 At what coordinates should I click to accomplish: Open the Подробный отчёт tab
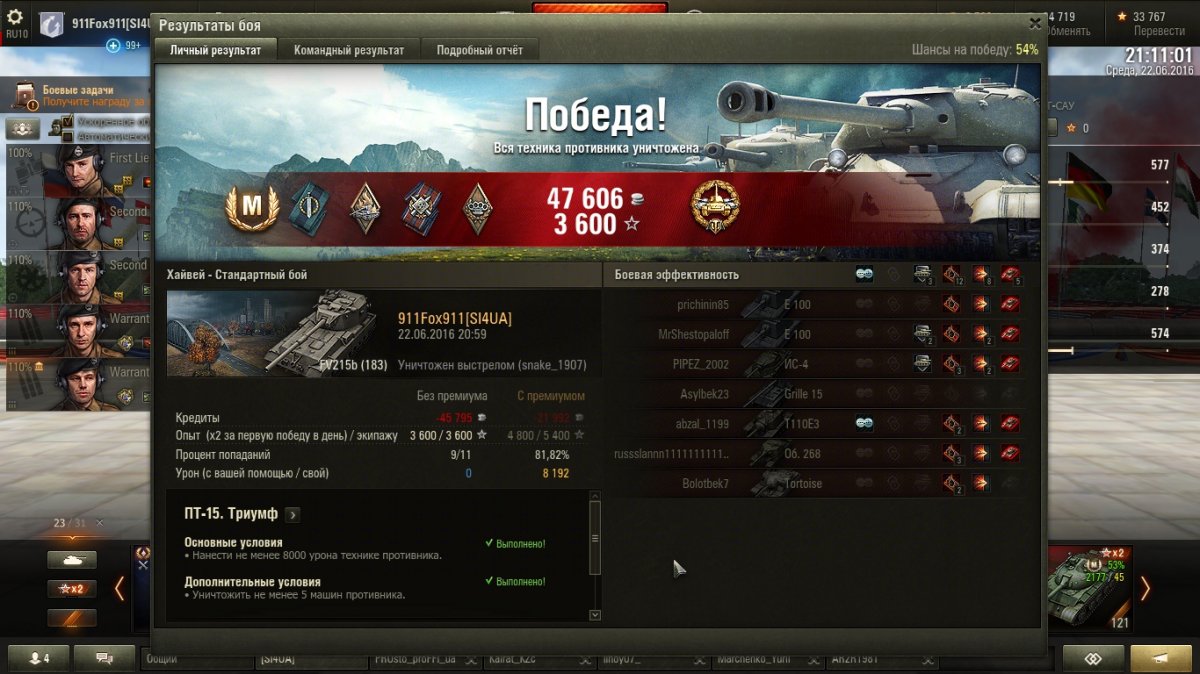480,50
